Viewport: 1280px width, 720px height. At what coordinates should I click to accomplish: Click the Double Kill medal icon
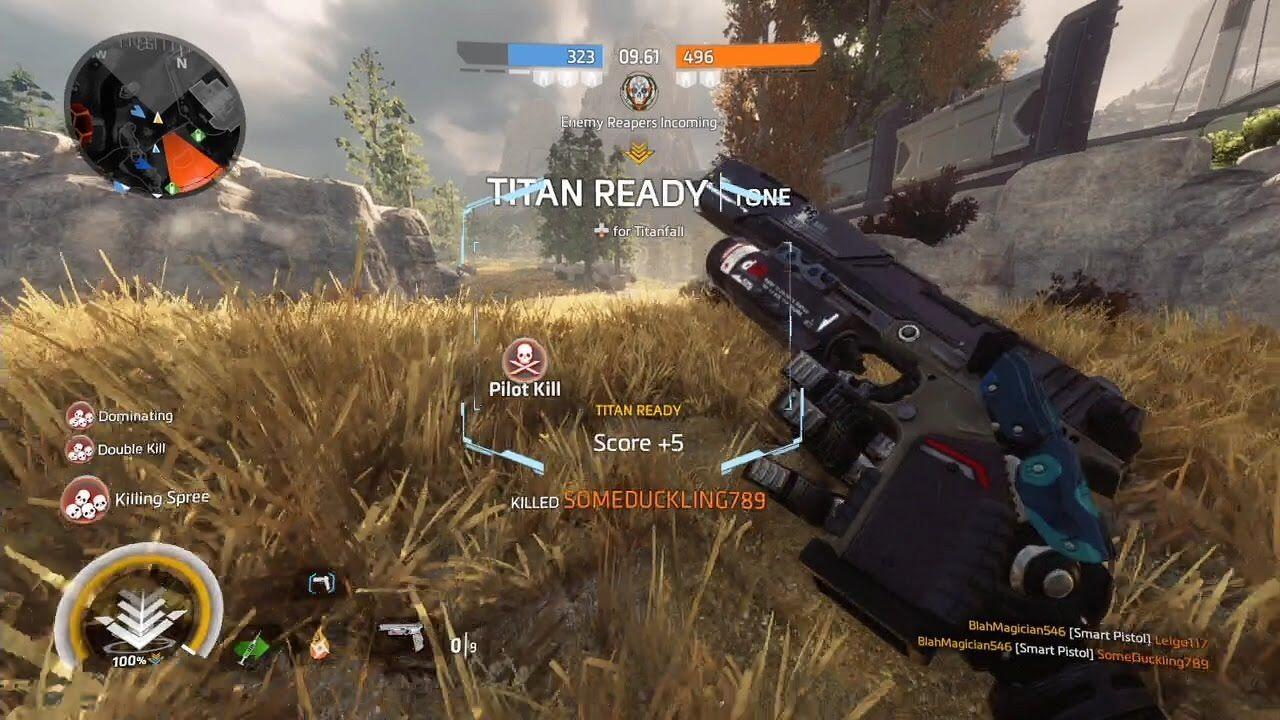(80, 449)
